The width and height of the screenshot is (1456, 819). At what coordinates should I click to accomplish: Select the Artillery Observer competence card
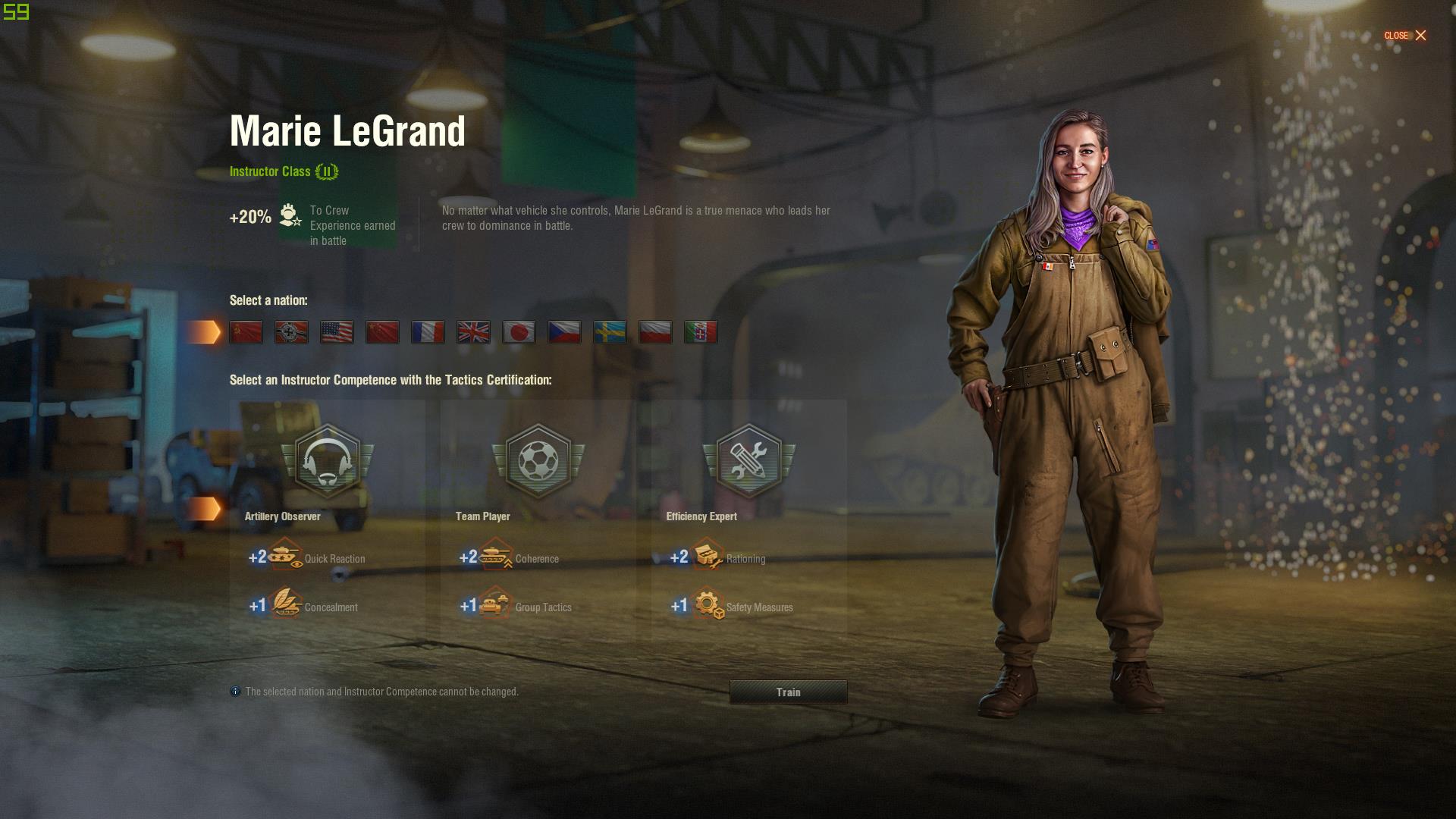point(328,519)
